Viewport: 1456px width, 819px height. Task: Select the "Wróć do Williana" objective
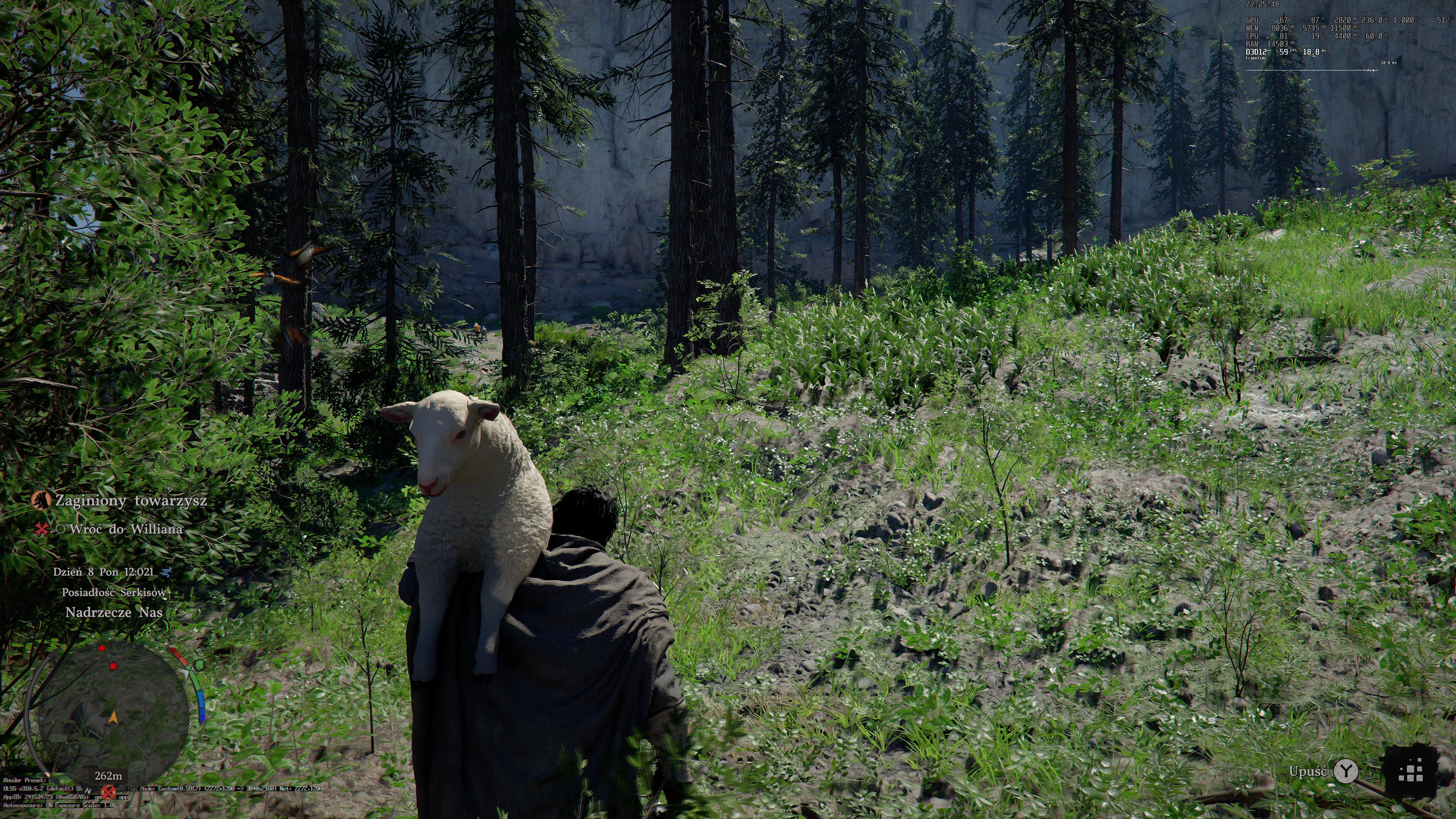coord(126,529)
